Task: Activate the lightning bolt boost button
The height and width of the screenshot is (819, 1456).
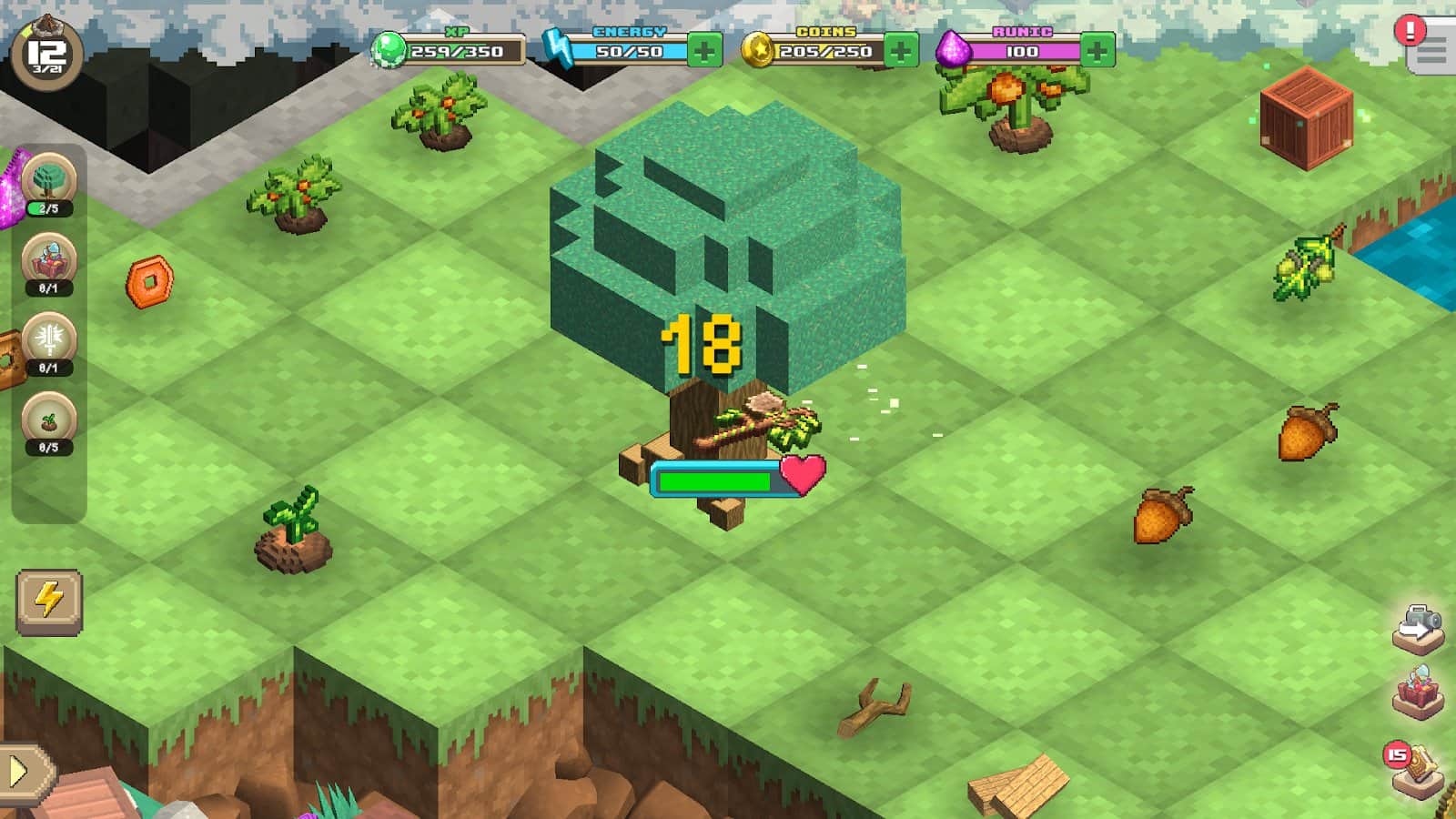Action: click(x=49, y=601)
